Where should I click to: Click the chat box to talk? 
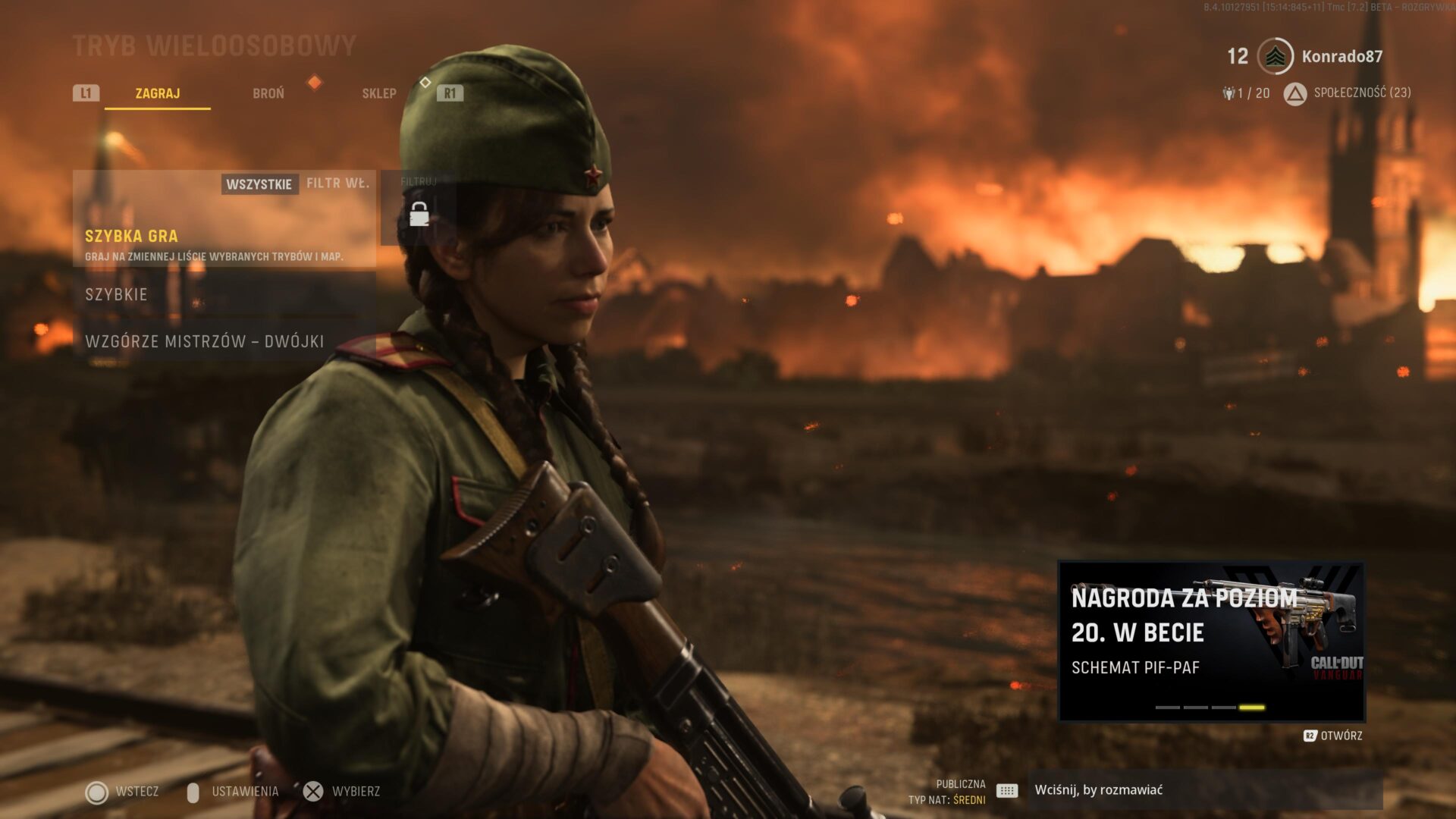[x=1206, y=790]
